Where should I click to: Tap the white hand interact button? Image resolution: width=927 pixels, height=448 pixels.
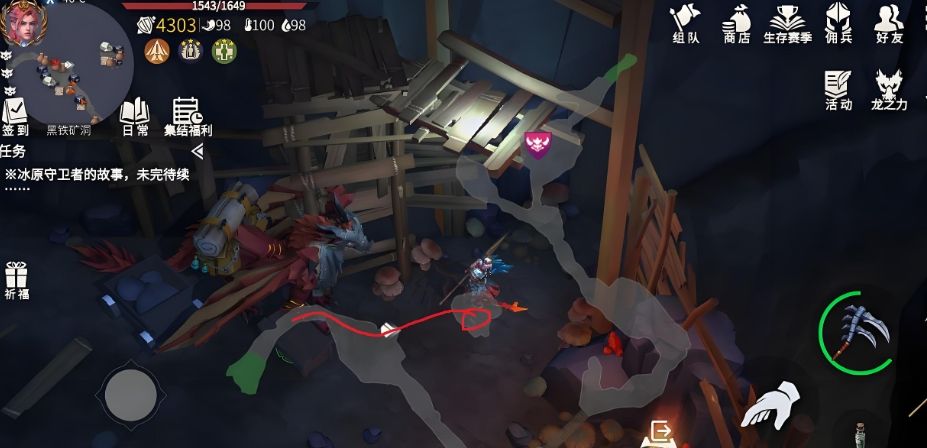click(x=770, y=411)
